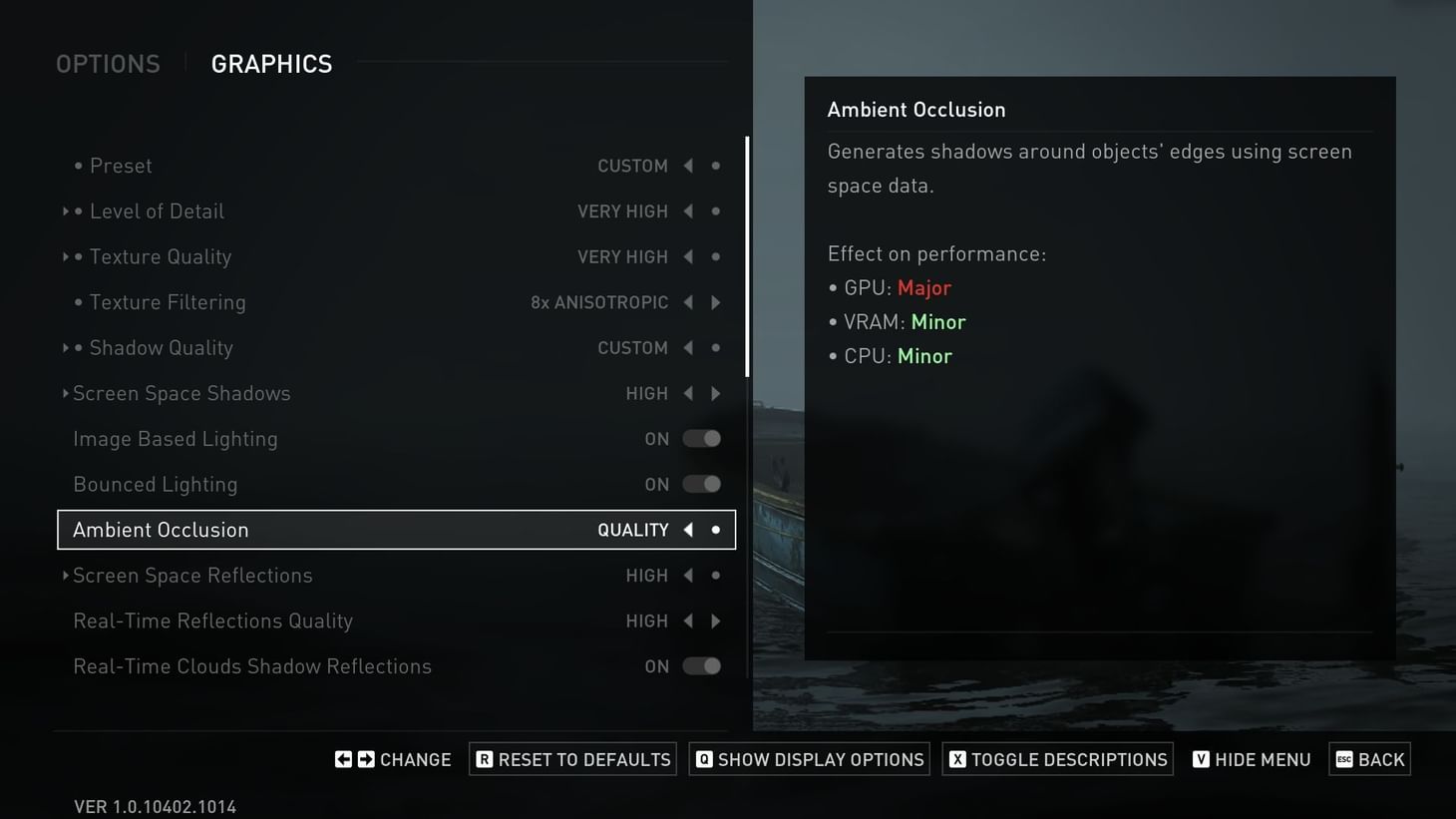Viewport: 1456px width, 819px height.
Task: Increase Texture Filtering with the right arrow
Action: (716, 302)
